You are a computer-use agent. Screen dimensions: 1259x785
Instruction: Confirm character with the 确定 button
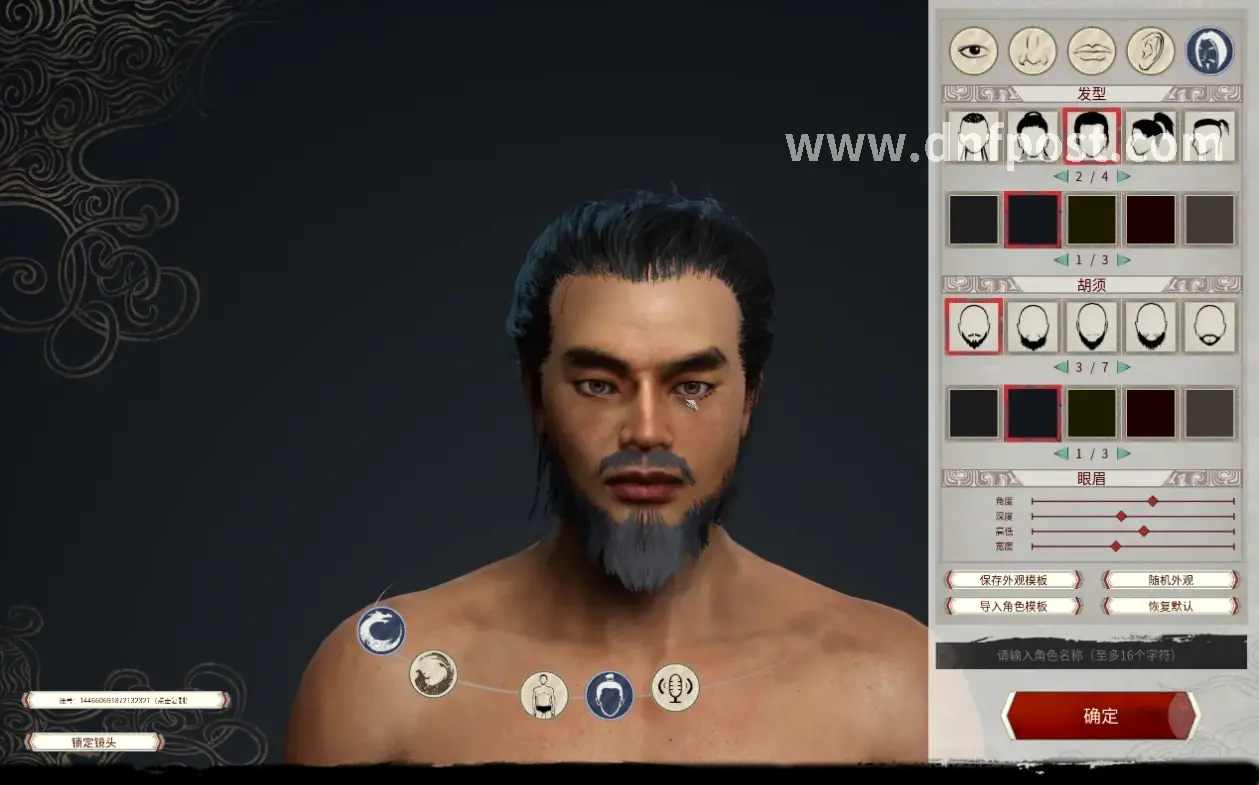coord(1100,716)
